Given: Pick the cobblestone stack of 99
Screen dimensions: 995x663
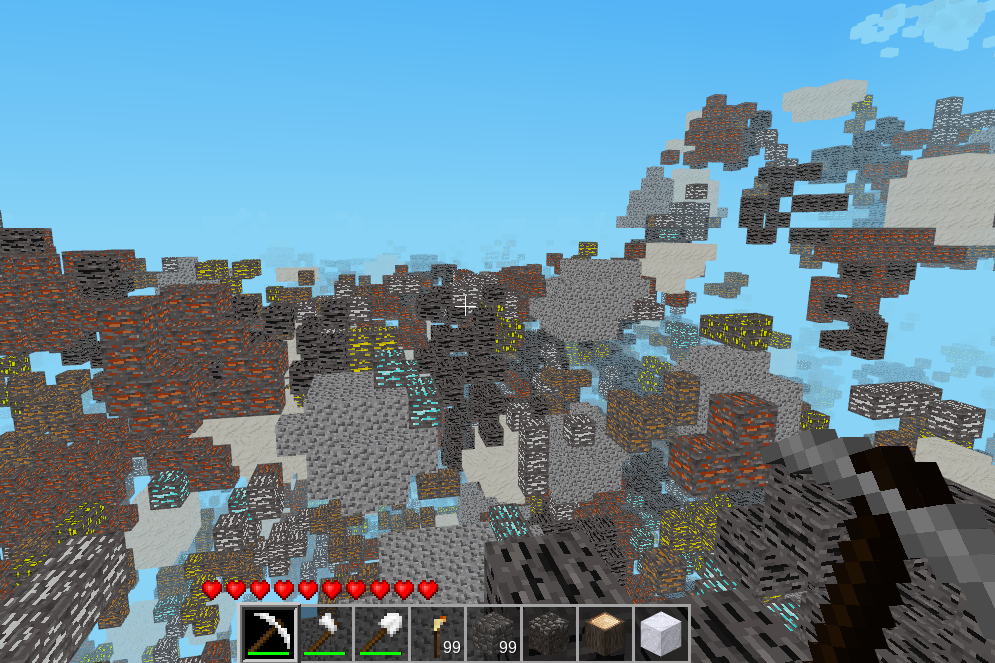Looking at the screenshot, I should [x=494, y=633].
